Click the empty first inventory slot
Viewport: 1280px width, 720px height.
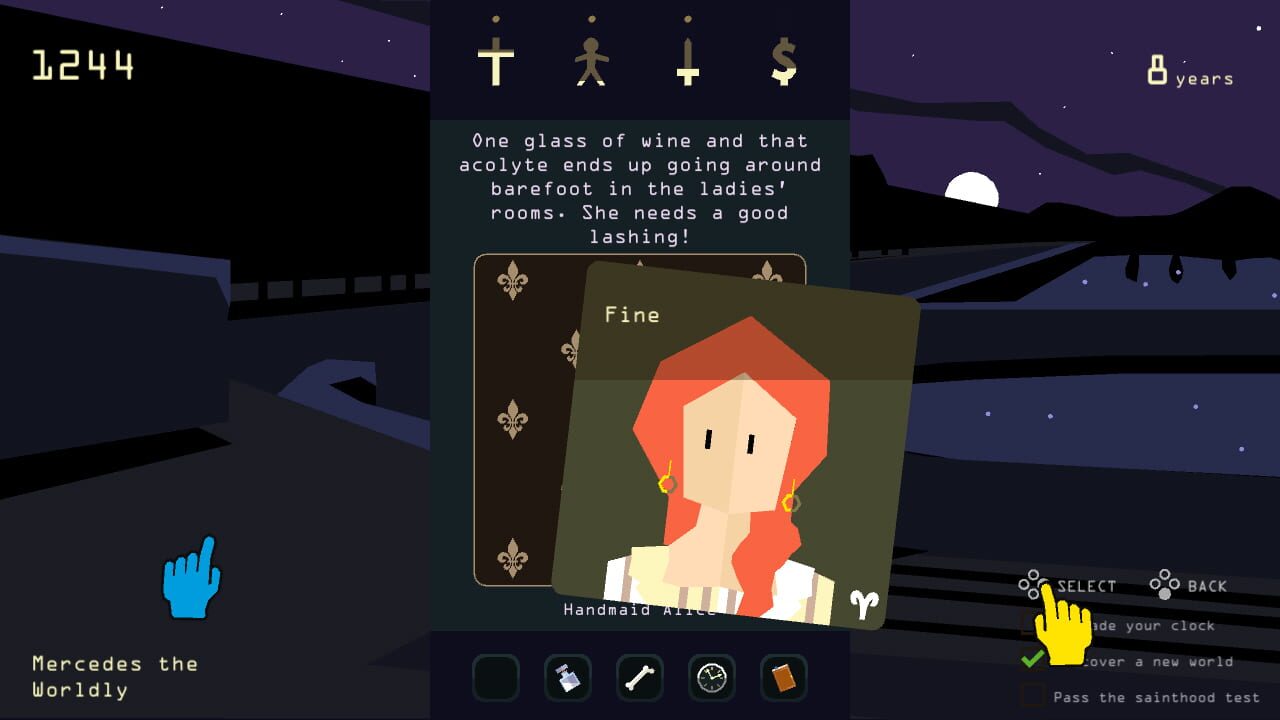tap(496, 678)
